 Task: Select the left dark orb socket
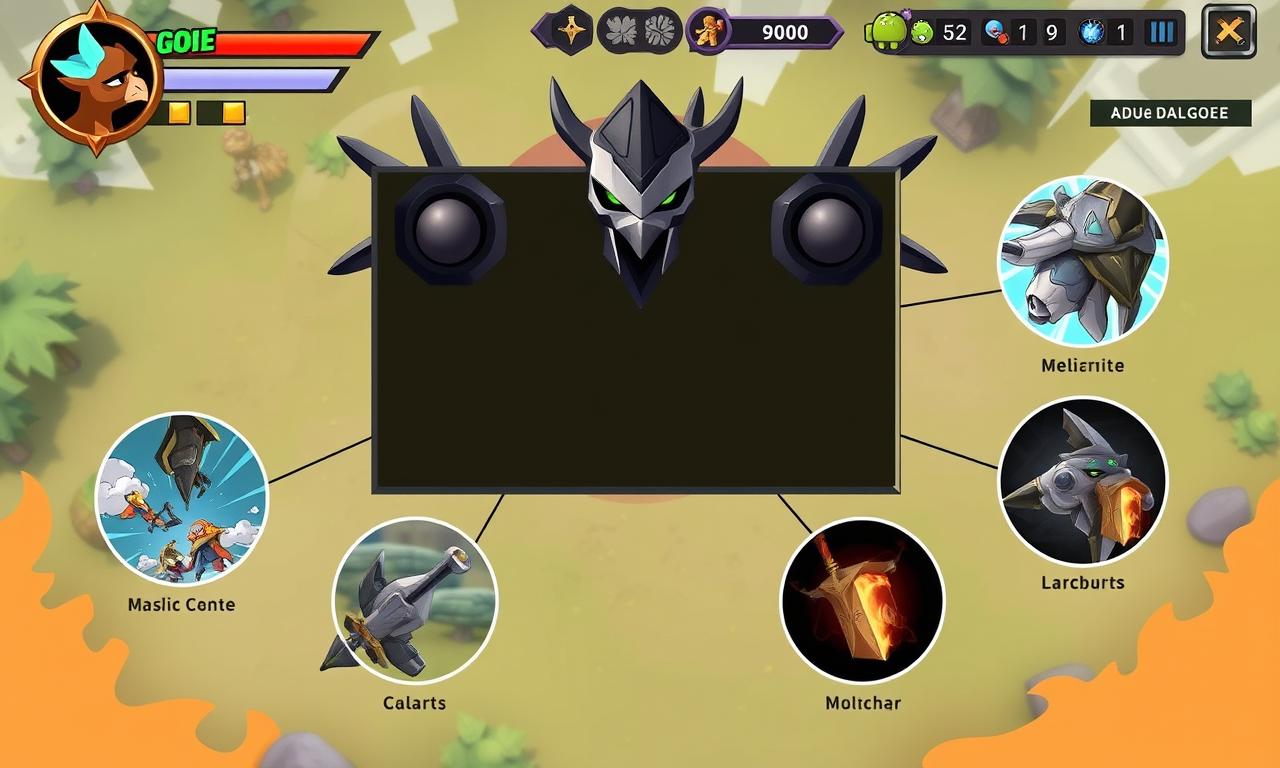pos(449,229)
